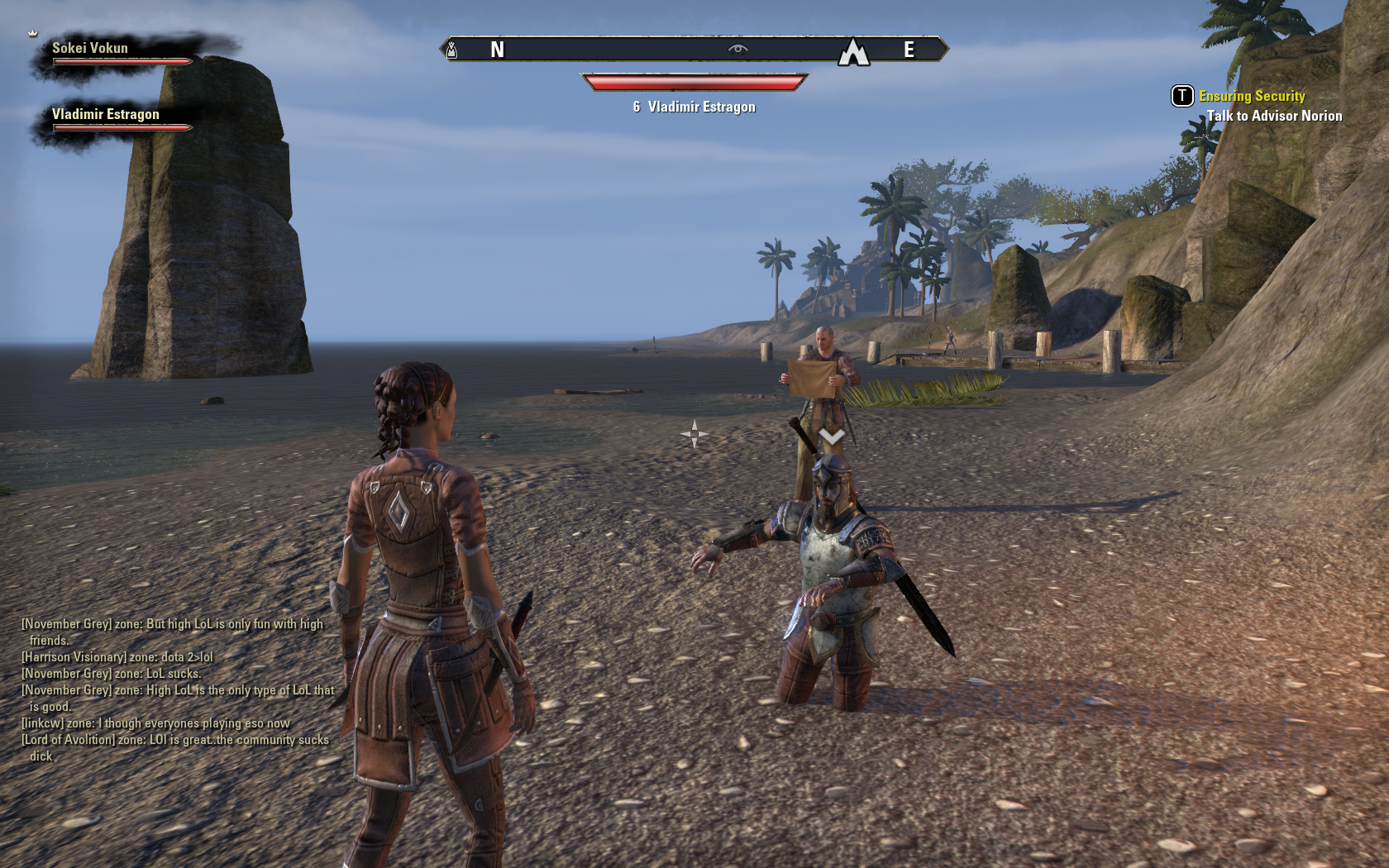Viewport: 1389px width, 868px height.
Task: Click the mountain quest marker on the compass
Action: (853, 52)
